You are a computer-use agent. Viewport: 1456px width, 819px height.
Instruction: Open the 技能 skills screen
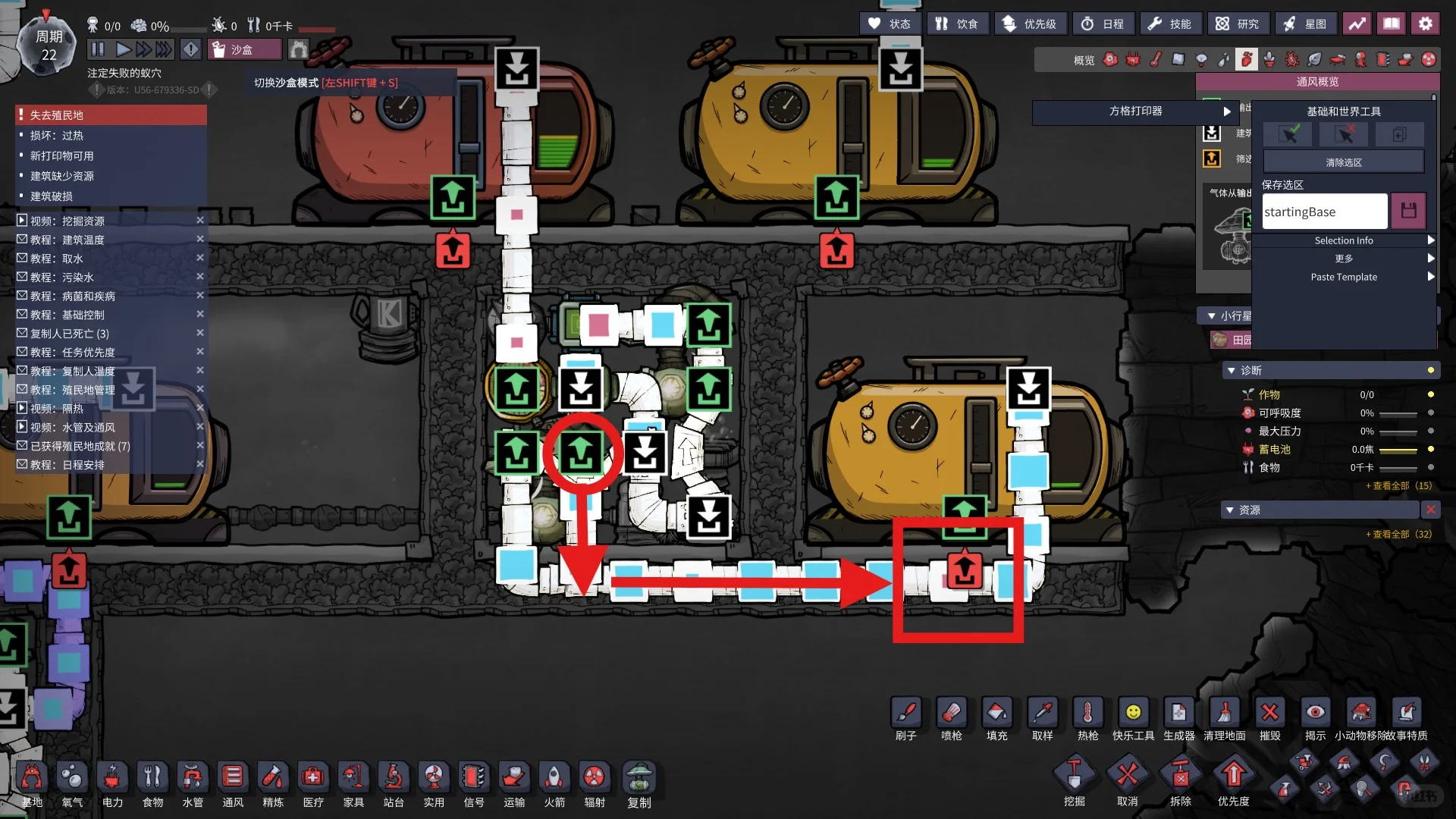click(1169, 24)
